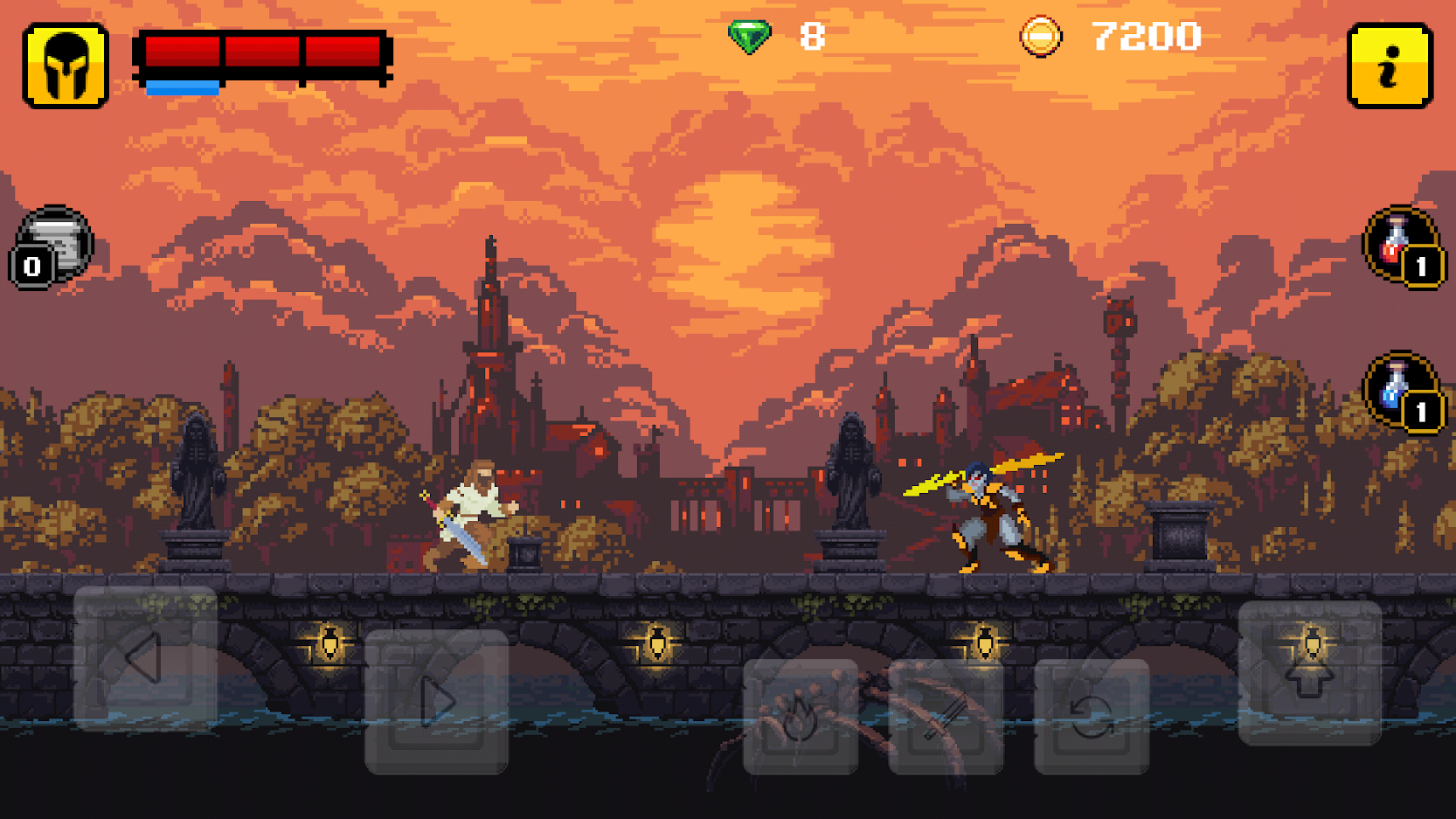This screenshot has height=819, width=1456.
Task: Use the red health potion
Action: click(x=1396, y=246)
